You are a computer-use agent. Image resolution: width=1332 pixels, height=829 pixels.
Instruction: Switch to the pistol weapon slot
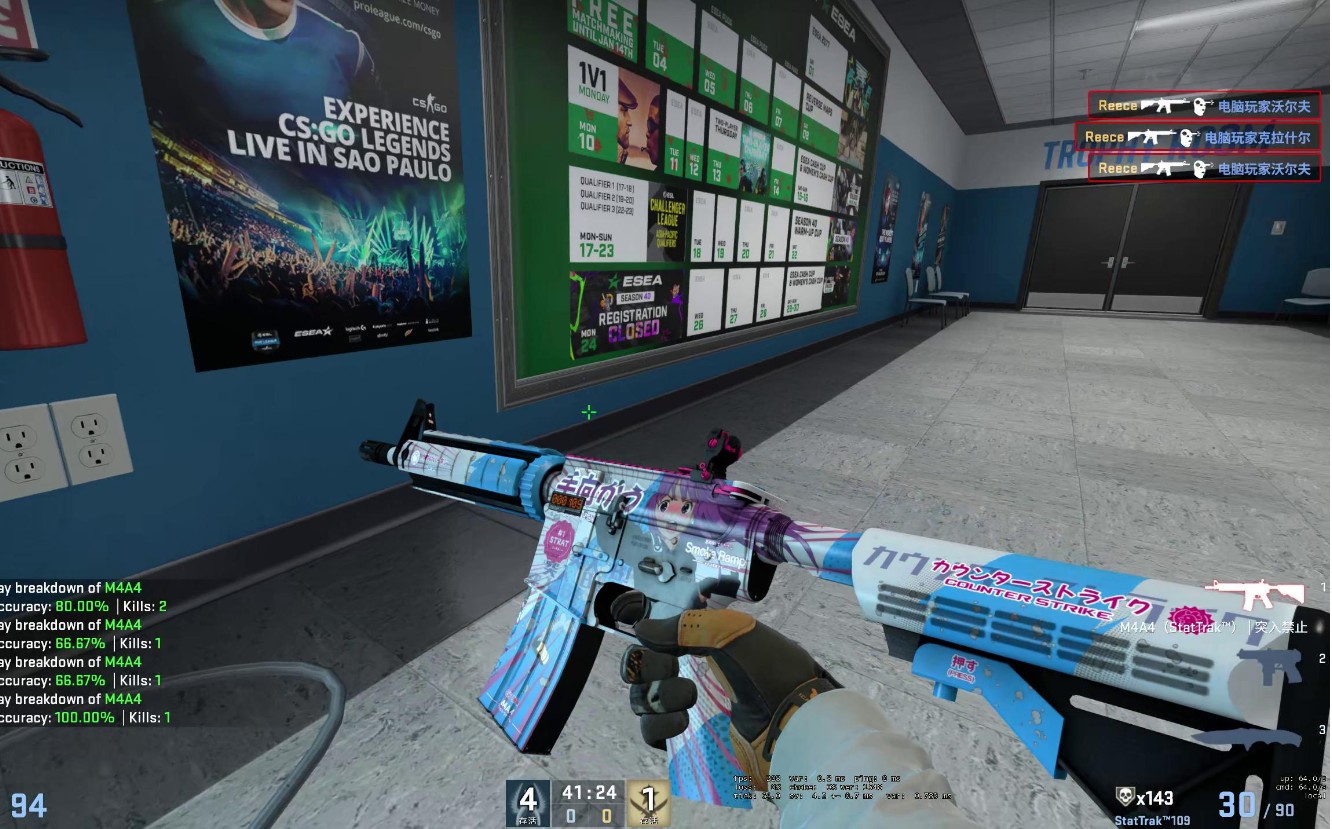pos(1269,666)
